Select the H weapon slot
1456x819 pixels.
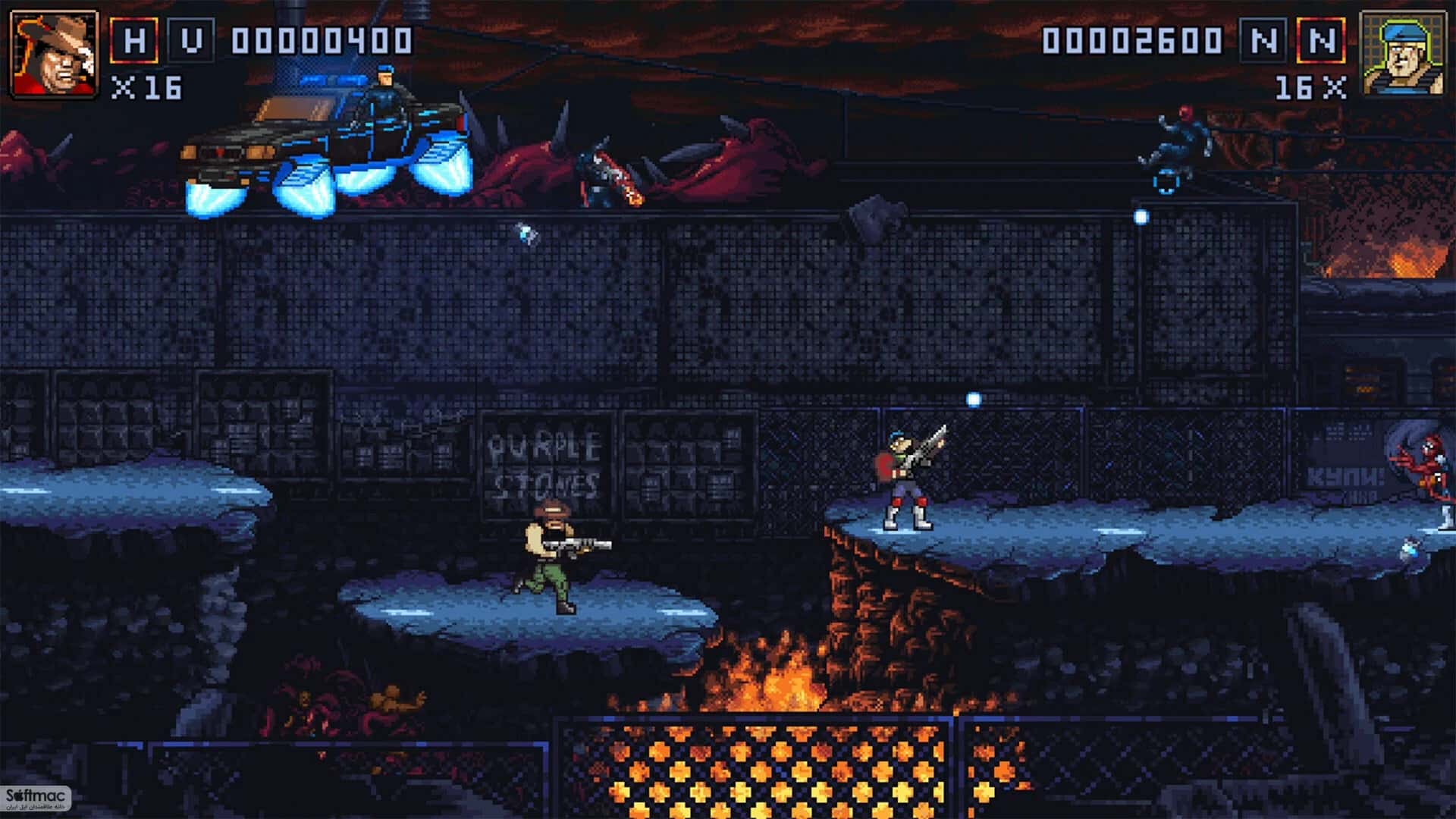click(134, 40)
